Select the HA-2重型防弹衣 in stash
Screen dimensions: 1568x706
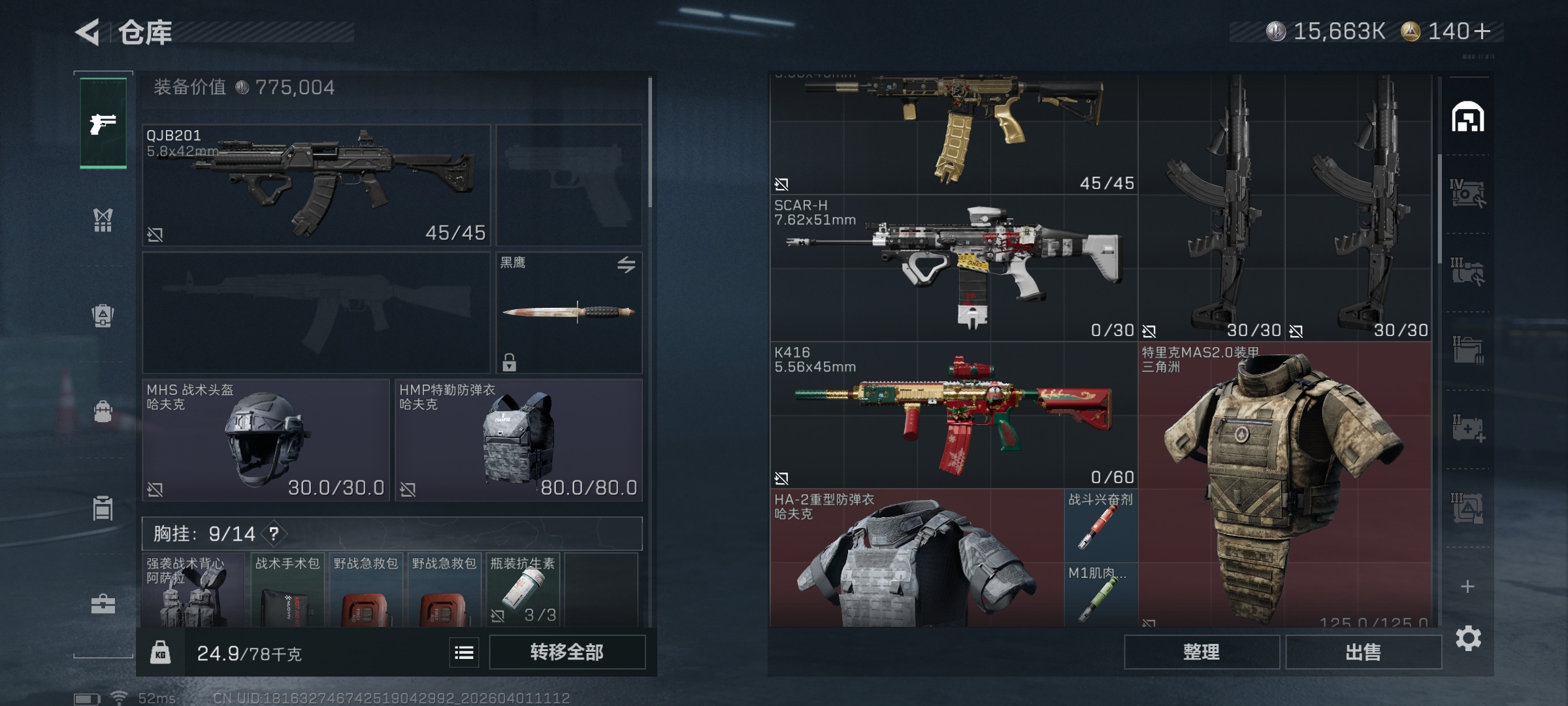tap(917, 559)
